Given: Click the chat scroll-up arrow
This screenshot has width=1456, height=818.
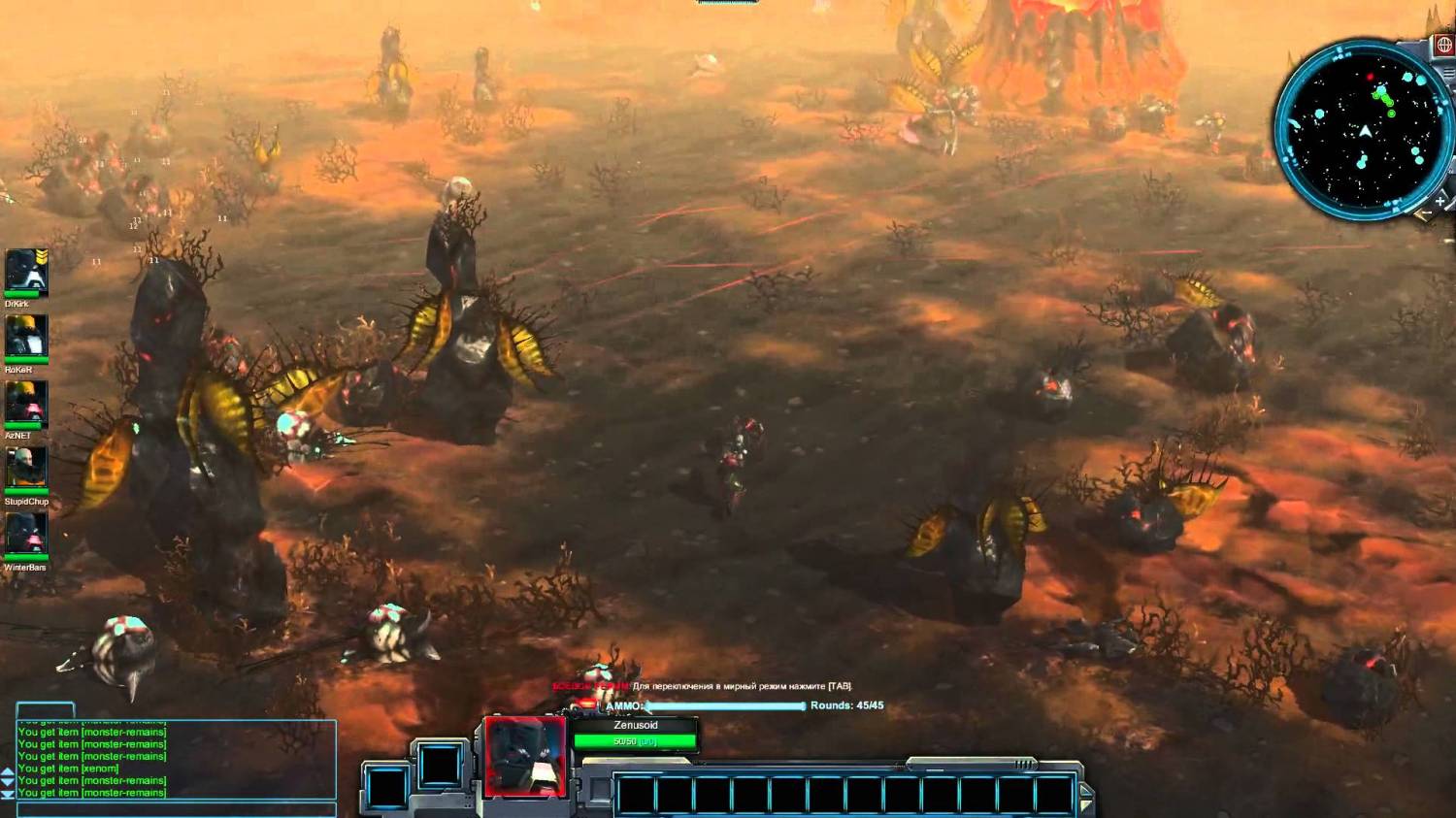Looking at the screenshot, I should pyautogui.click(x=8, y=772).
